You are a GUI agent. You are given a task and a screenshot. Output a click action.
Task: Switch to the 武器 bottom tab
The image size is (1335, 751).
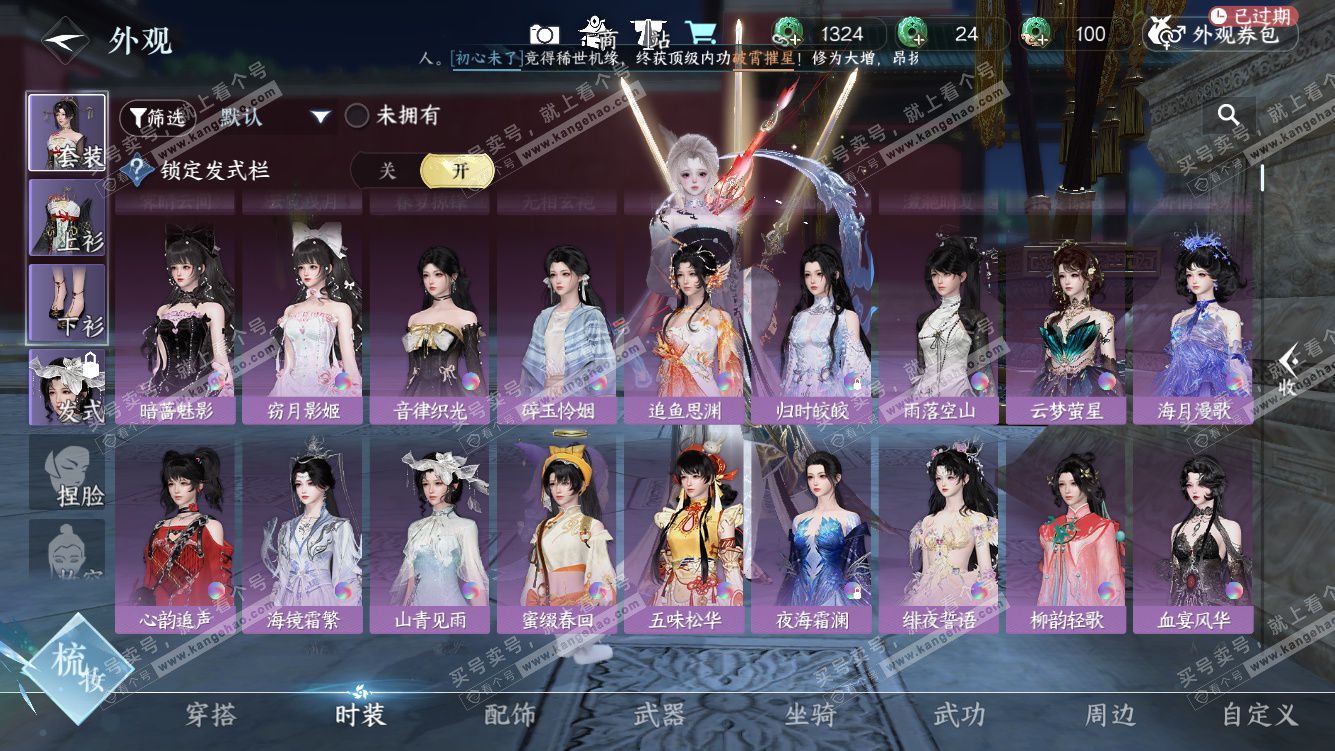659,714
